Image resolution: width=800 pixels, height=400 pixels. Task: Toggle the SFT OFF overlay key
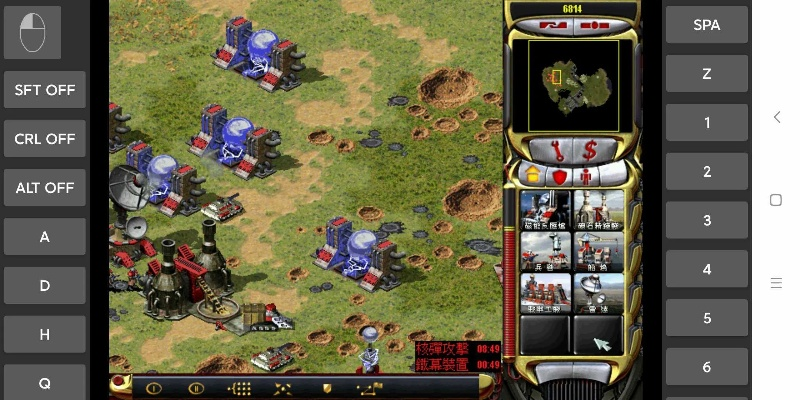point(45,90)
